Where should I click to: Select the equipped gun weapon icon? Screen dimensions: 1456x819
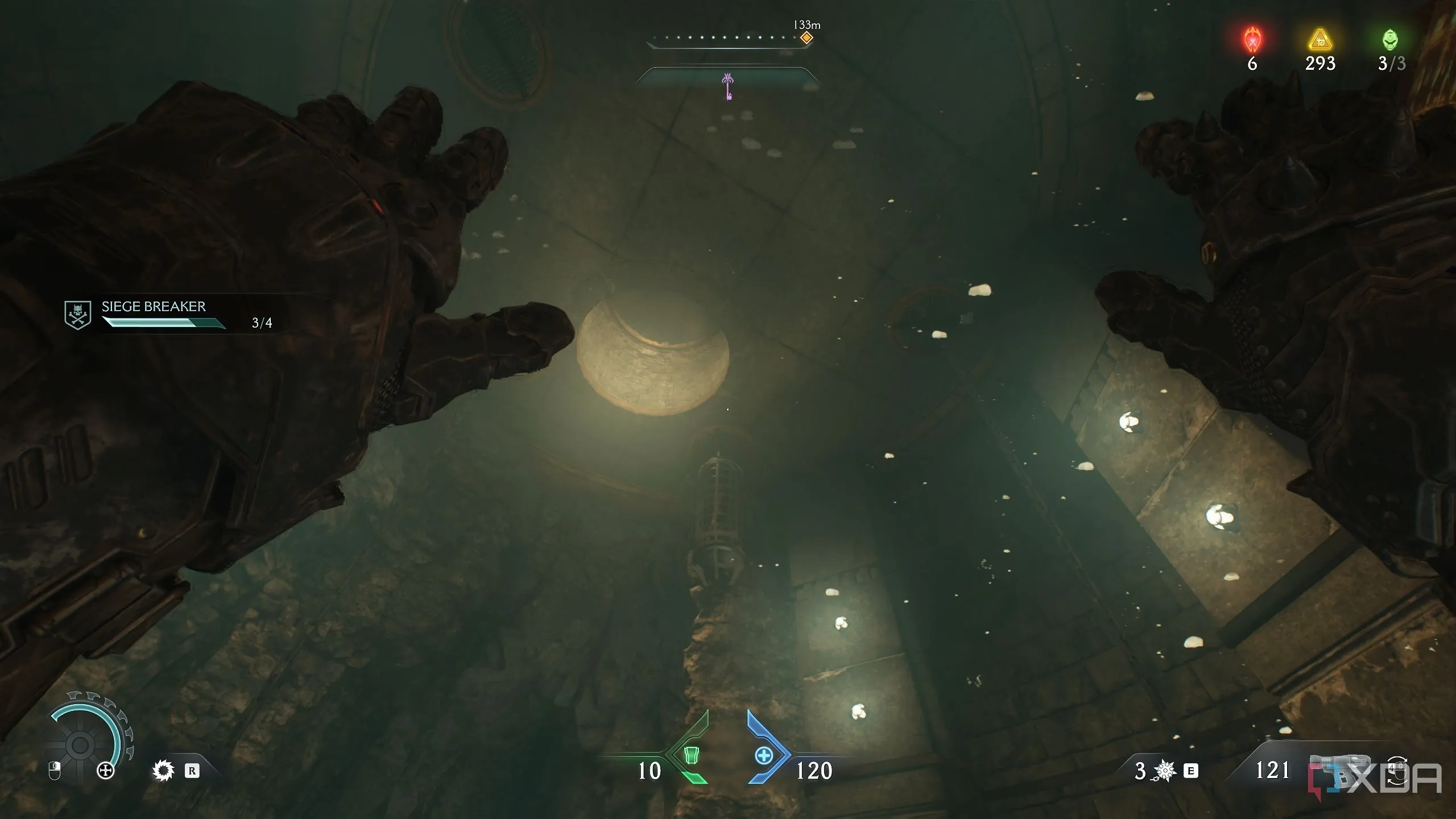point(1337,769)
